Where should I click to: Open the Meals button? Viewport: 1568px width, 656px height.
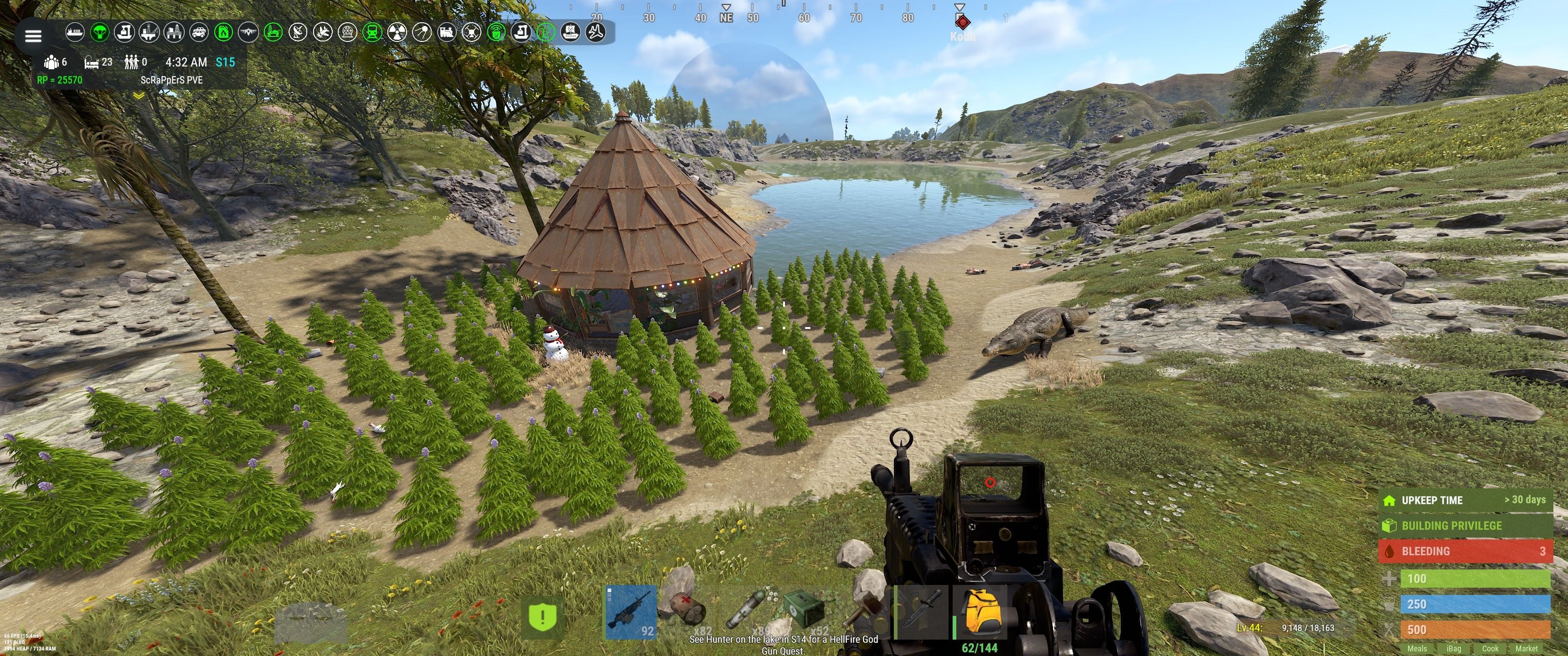(x=1416, y=649)
